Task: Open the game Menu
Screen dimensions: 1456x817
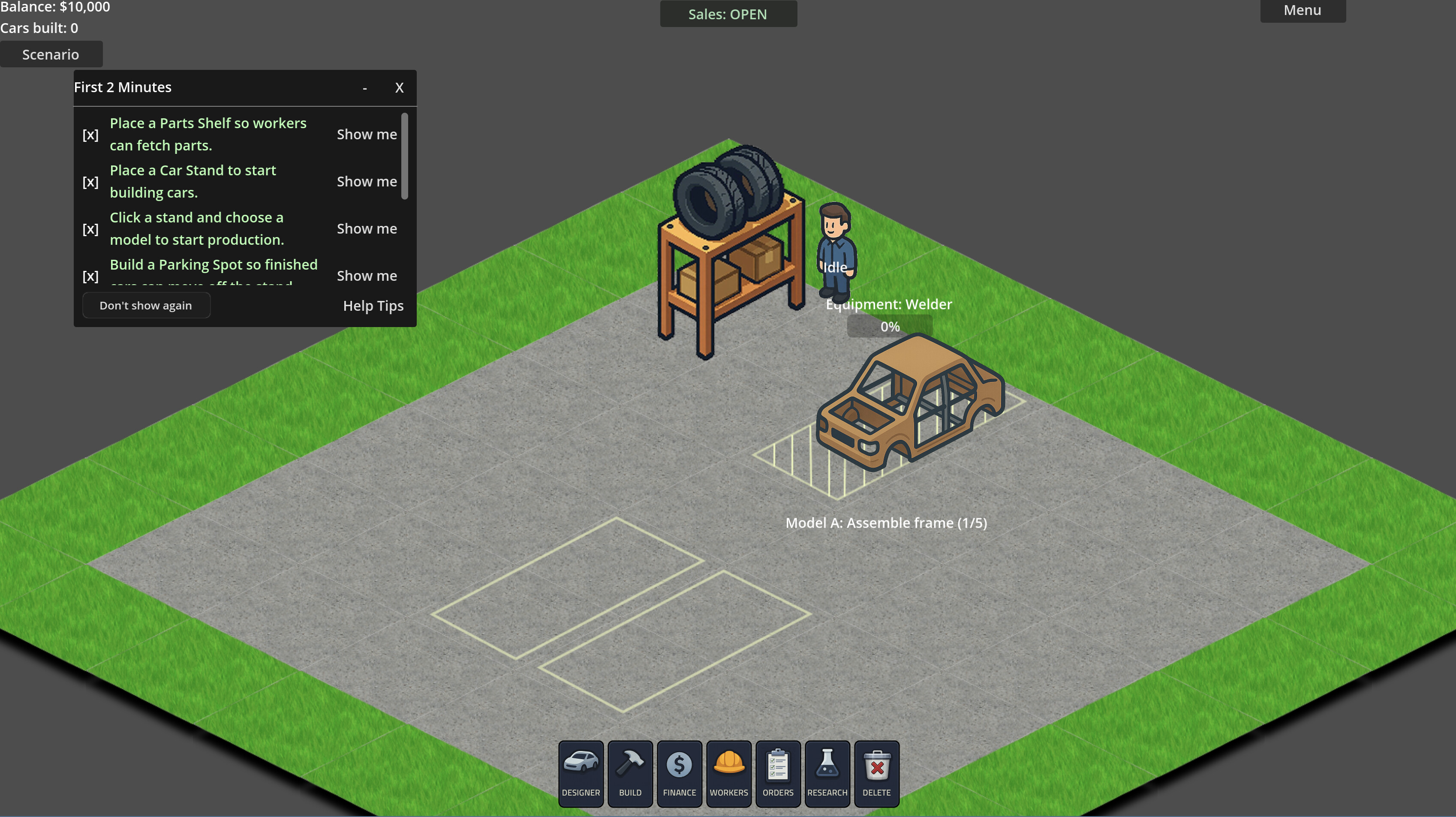Action: 1302,10
